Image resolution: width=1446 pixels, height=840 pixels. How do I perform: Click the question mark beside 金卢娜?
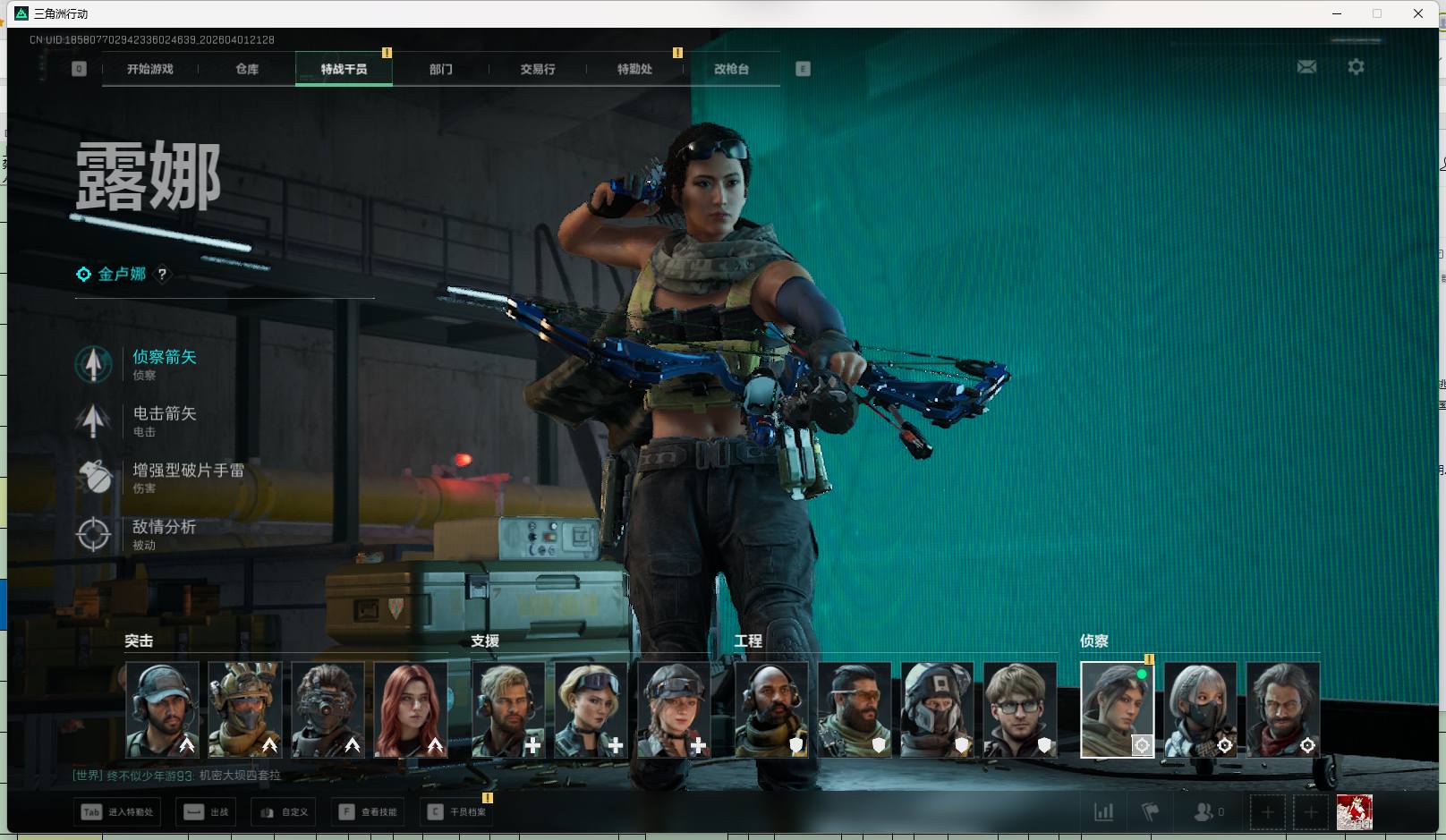(162, 275)
